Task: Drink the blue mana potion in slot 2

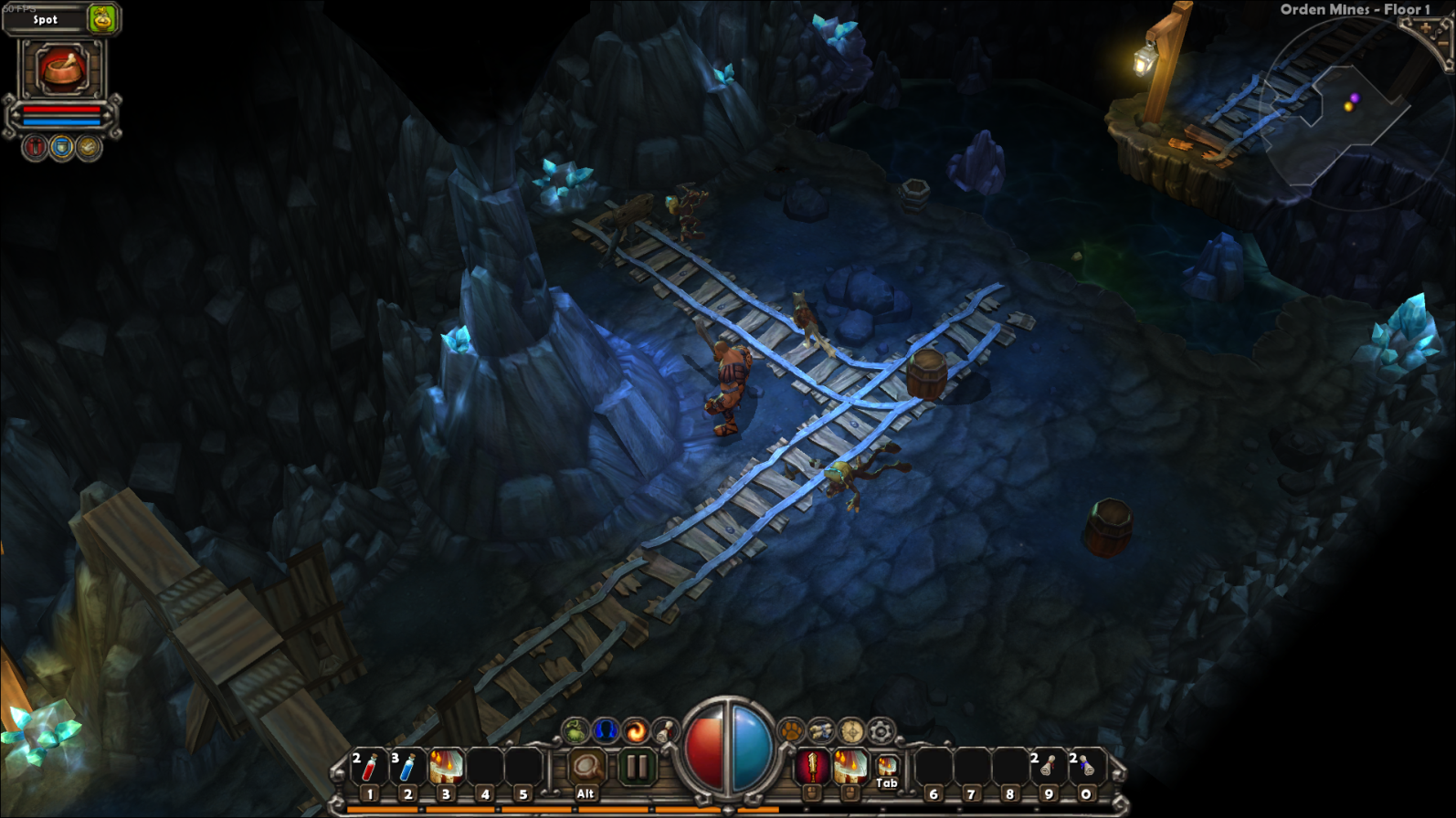Action: click(407, 769)
